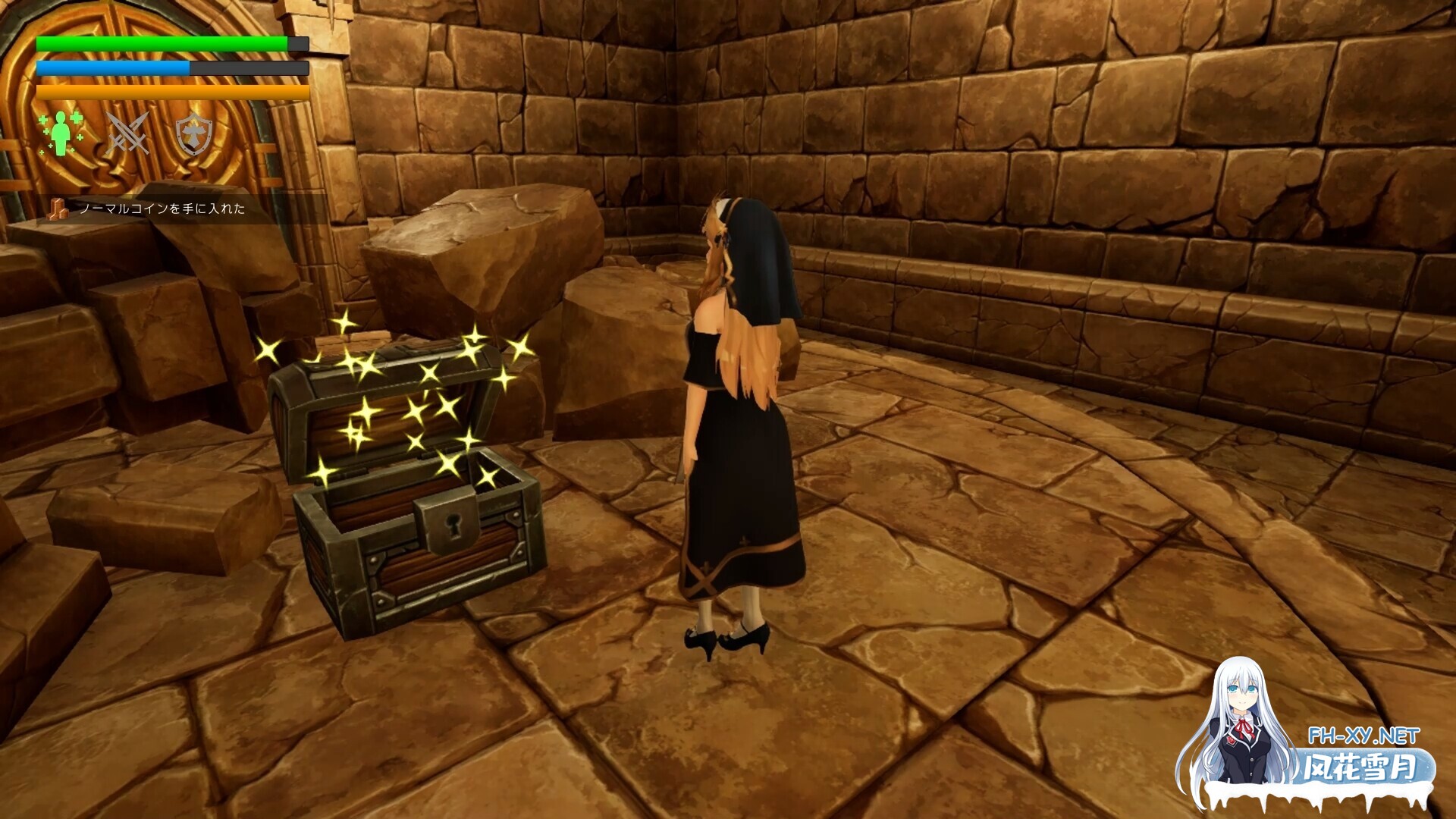Click the cross emblem inside the shield icon
The height and width of the screenshot is (819, 1456).
click(x=195, y=133)
